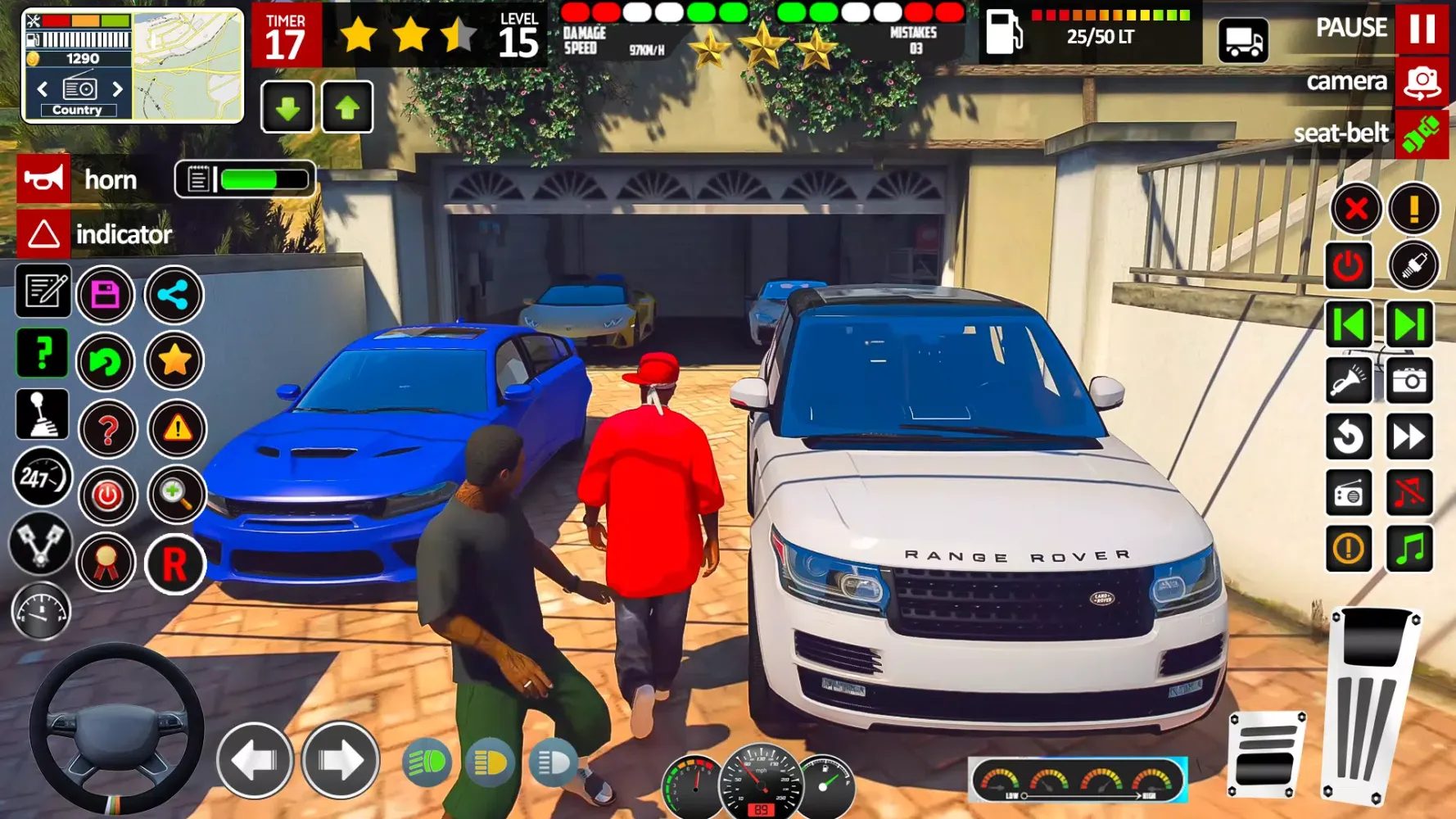Click the green down arrow button

coord(287,107)
